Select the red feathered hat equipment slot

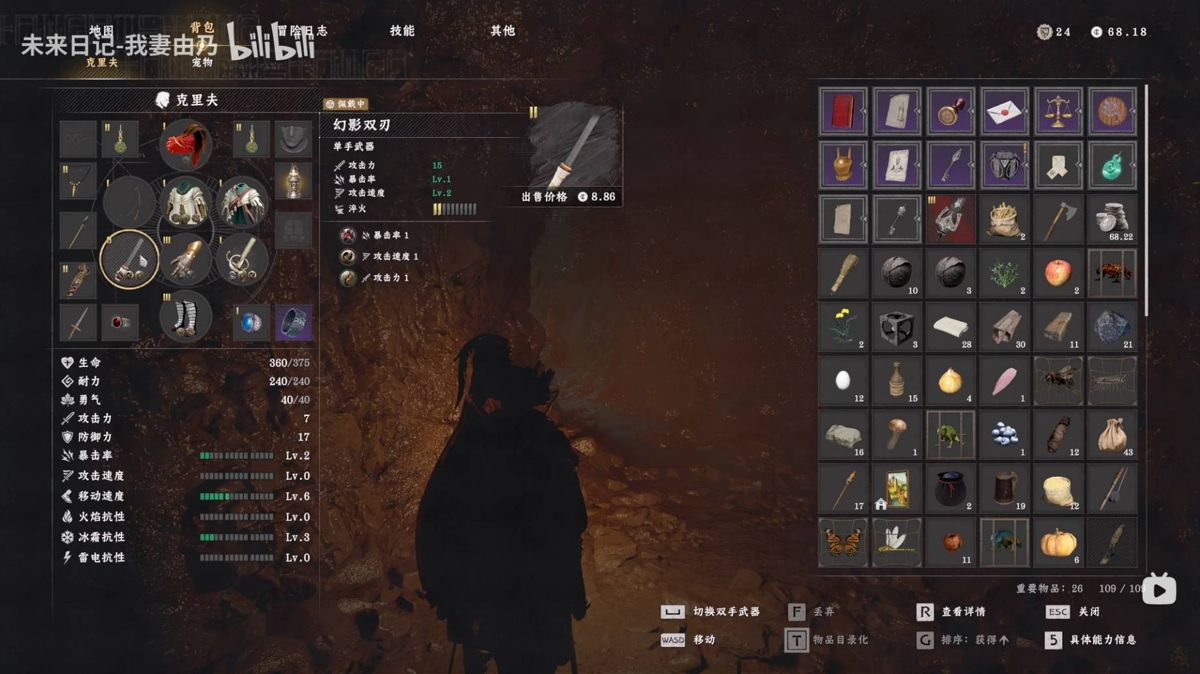tap(186, 144)
